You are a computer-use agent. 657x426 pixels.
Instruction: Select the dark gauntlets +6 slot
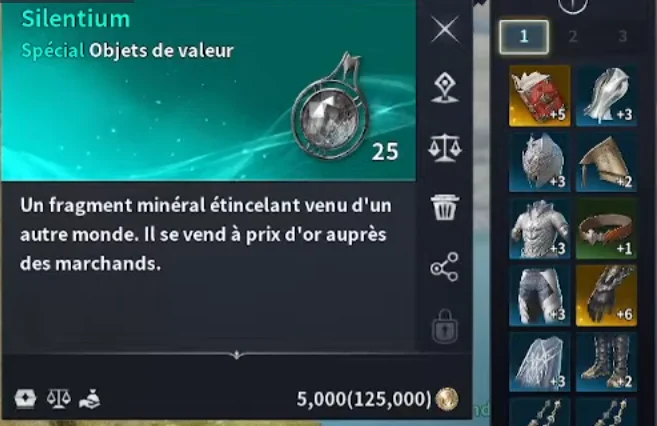606,295
